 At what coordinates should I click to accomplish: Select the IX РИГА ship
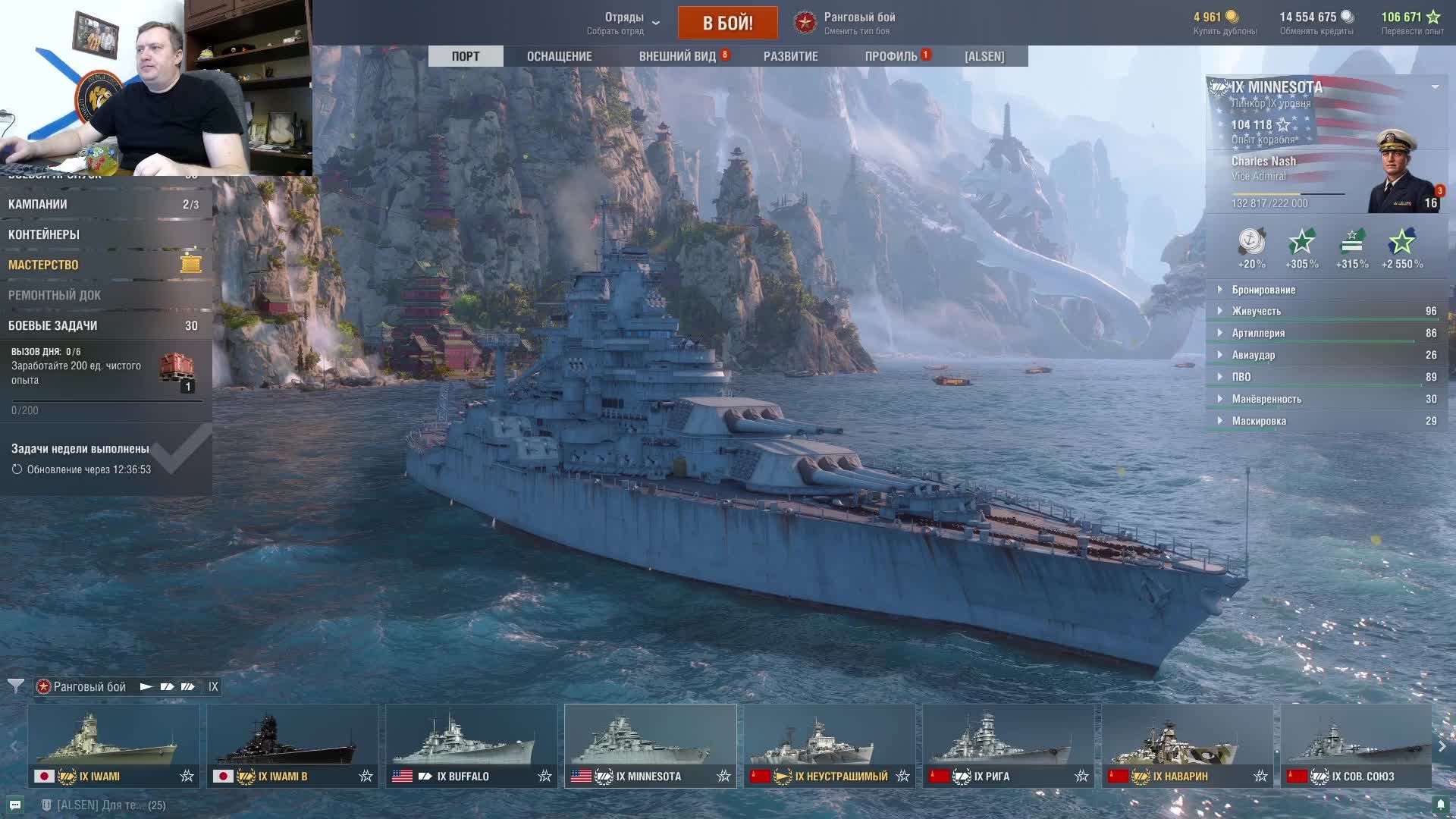(1008, 746)
